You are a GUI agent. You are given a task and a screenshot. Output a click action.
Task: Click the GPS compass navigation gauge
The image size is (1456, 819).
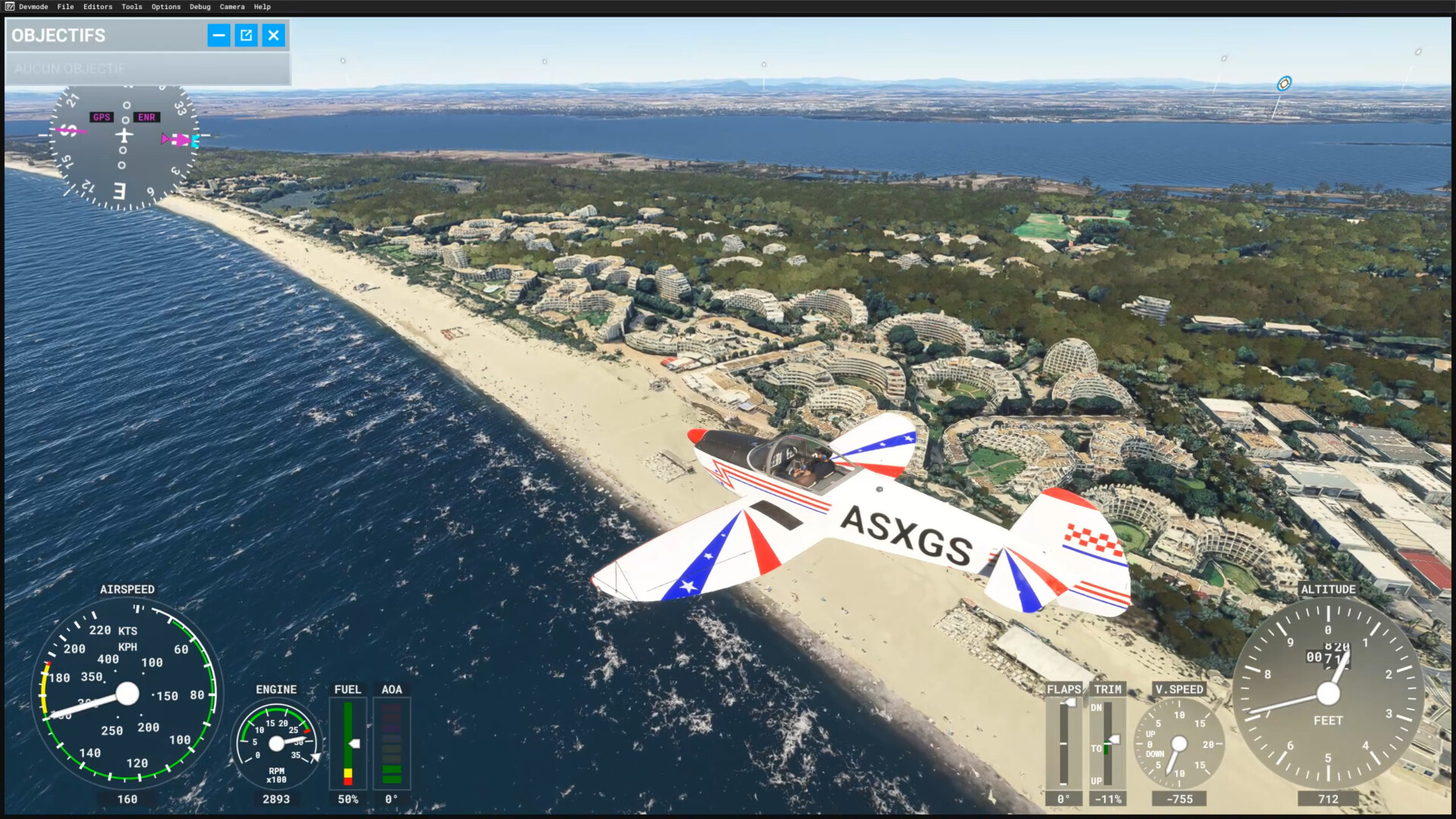coord(124,147)
